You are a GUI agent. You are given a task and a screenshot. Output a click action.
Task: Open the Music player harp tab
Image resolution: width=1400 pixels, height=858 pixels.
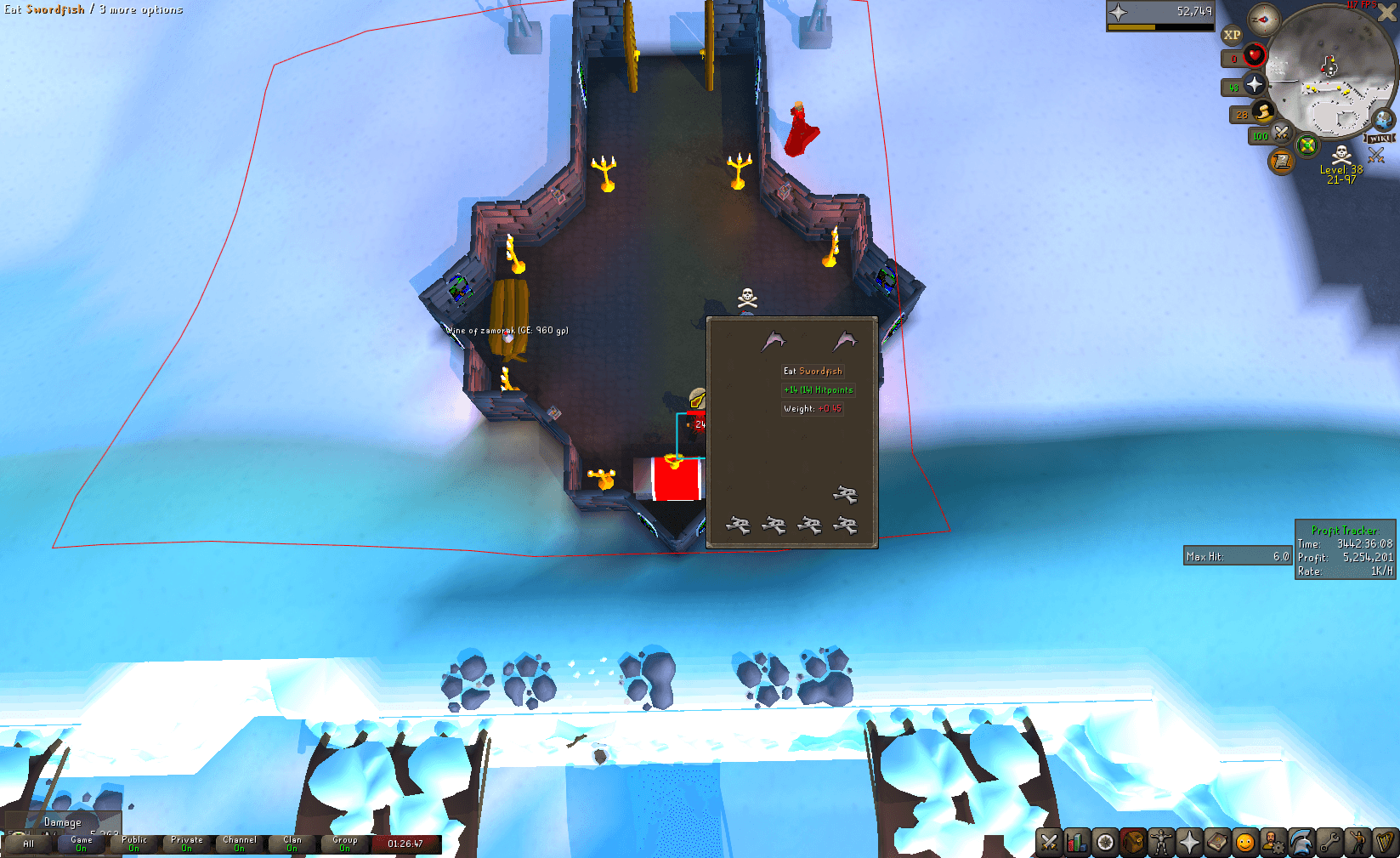point(1385,843)
